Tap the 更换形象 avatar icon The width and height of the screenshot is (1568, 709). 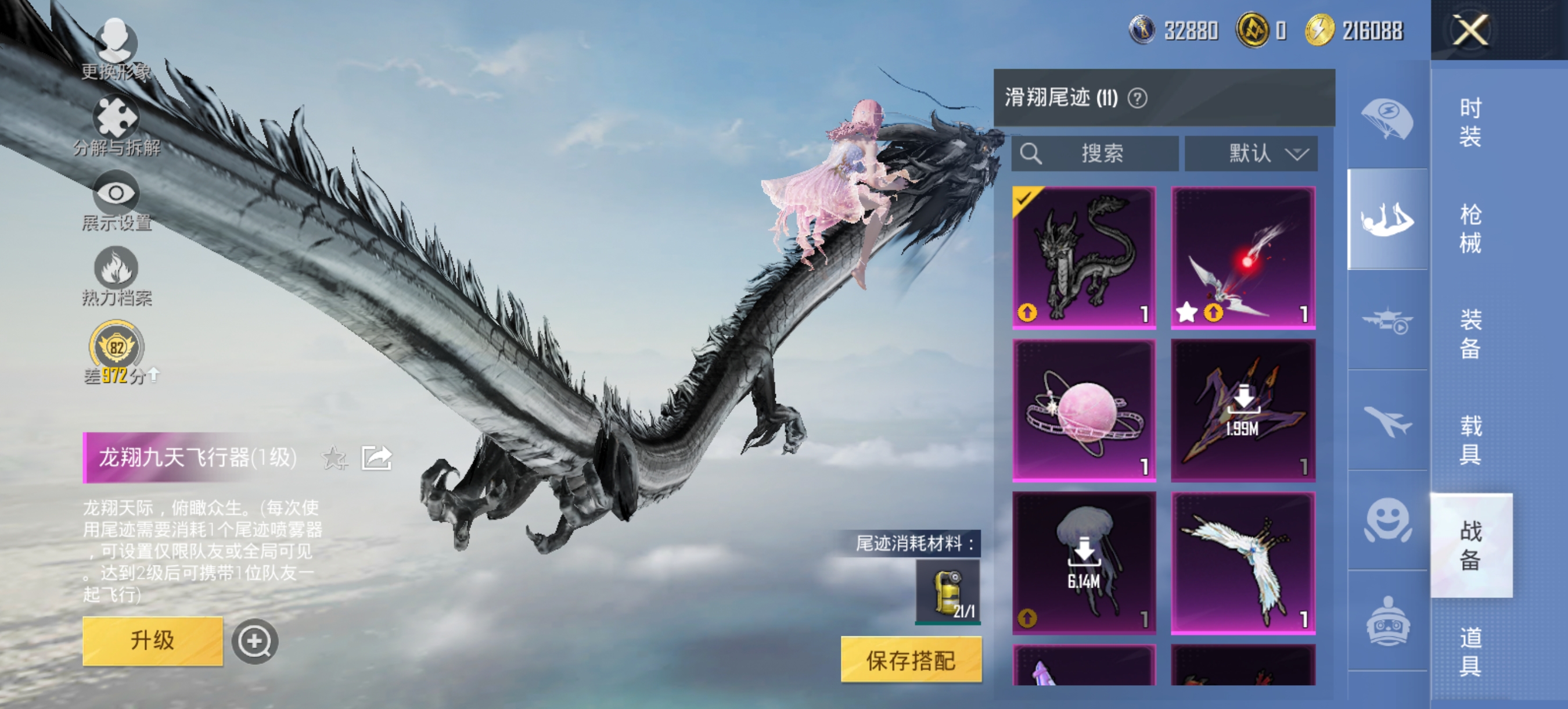click(x=117, y=41)
